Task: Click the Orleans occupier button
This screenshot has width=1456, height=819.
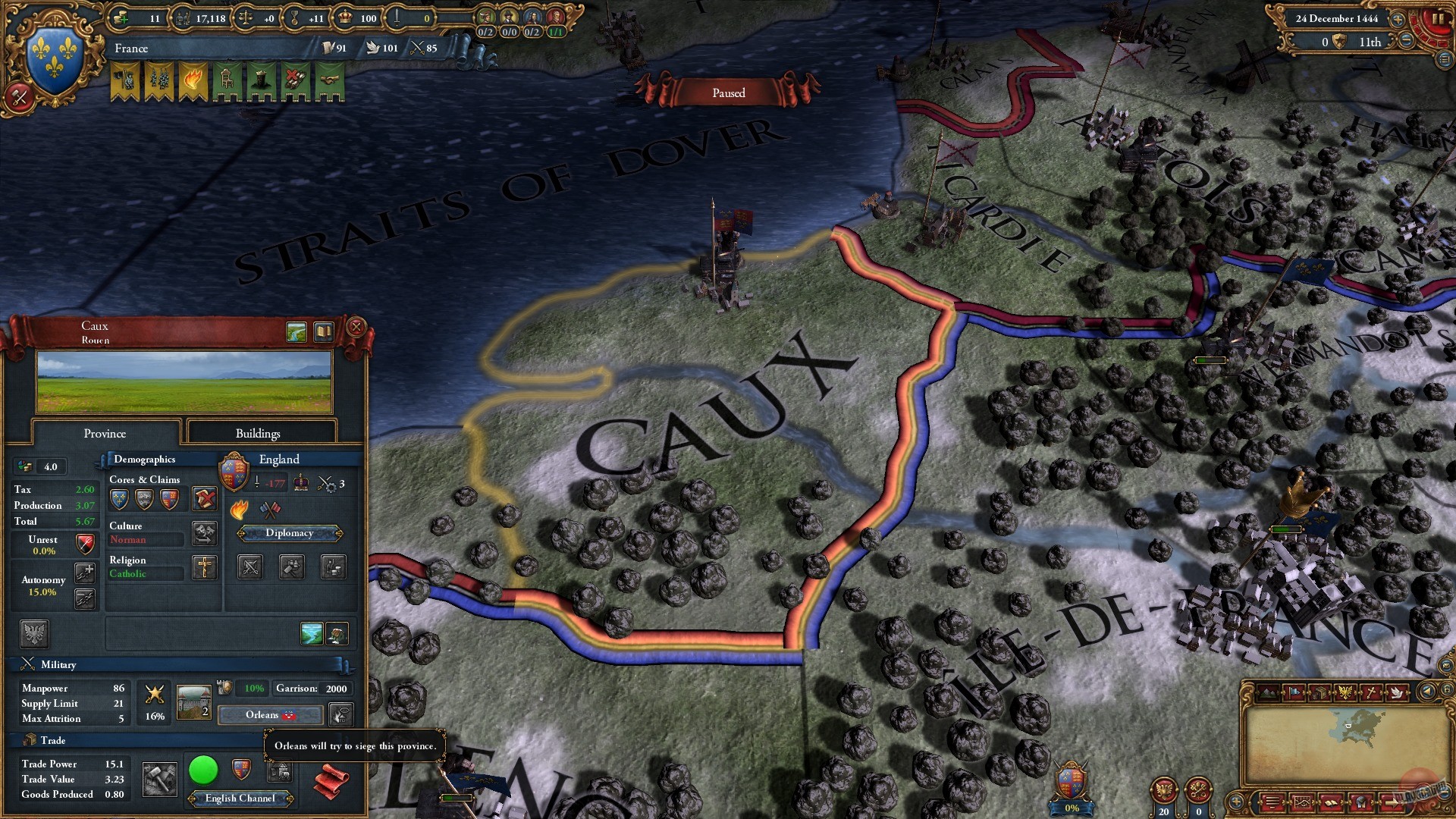Action: point(269,714)
